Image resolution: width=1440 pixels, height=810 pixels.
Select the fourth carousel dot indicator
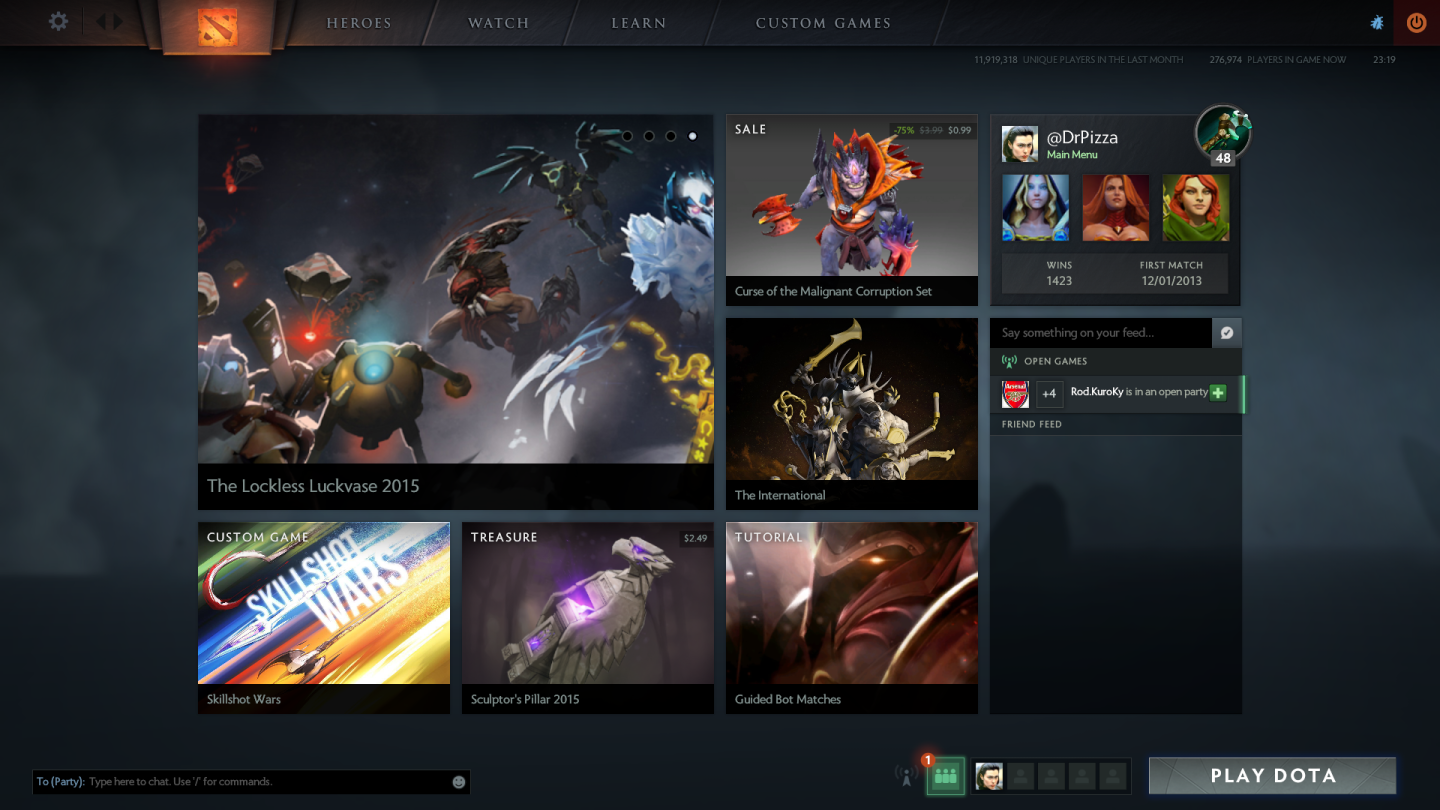(x=692, y=135)
